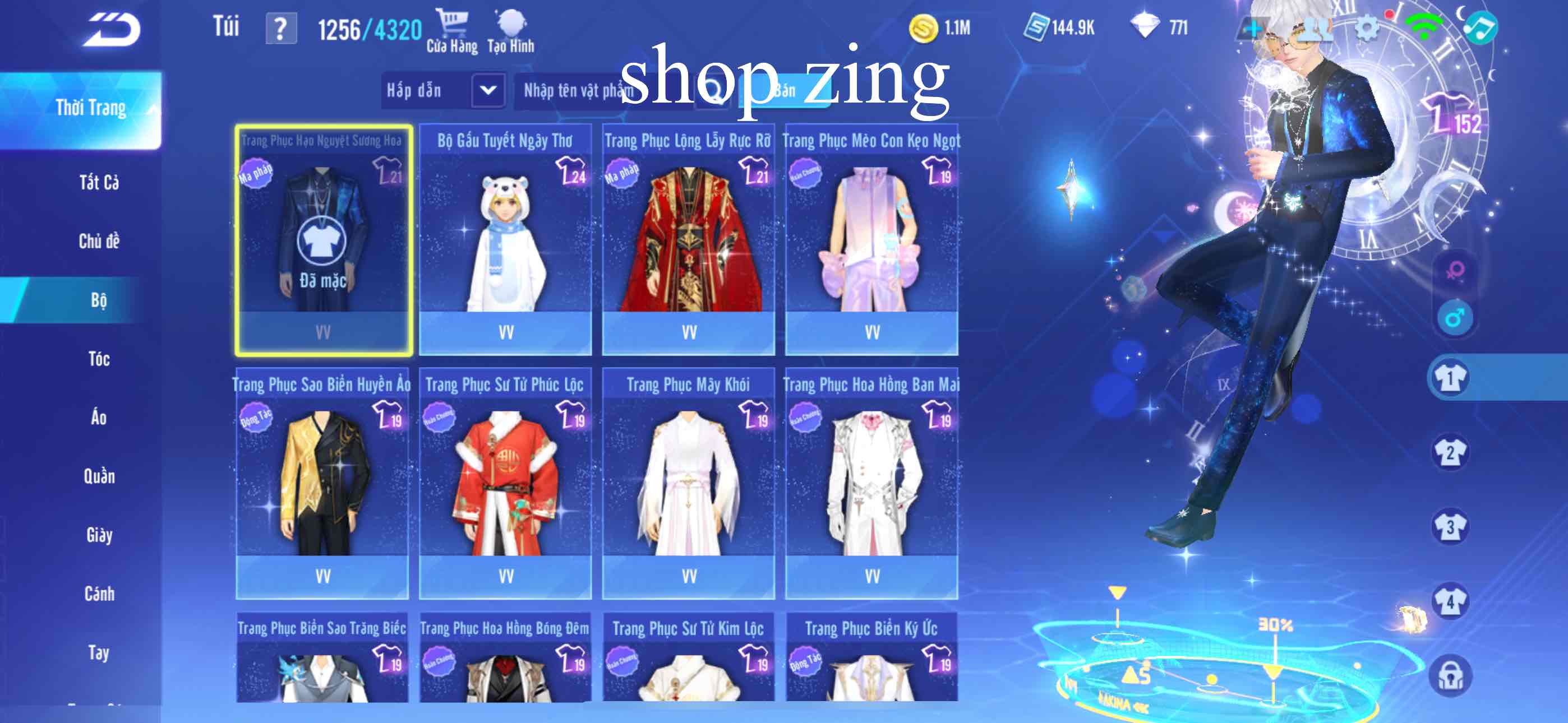
Task: Open the Cửa Hàng shop cart icon
Action: (x=454, y=24)
